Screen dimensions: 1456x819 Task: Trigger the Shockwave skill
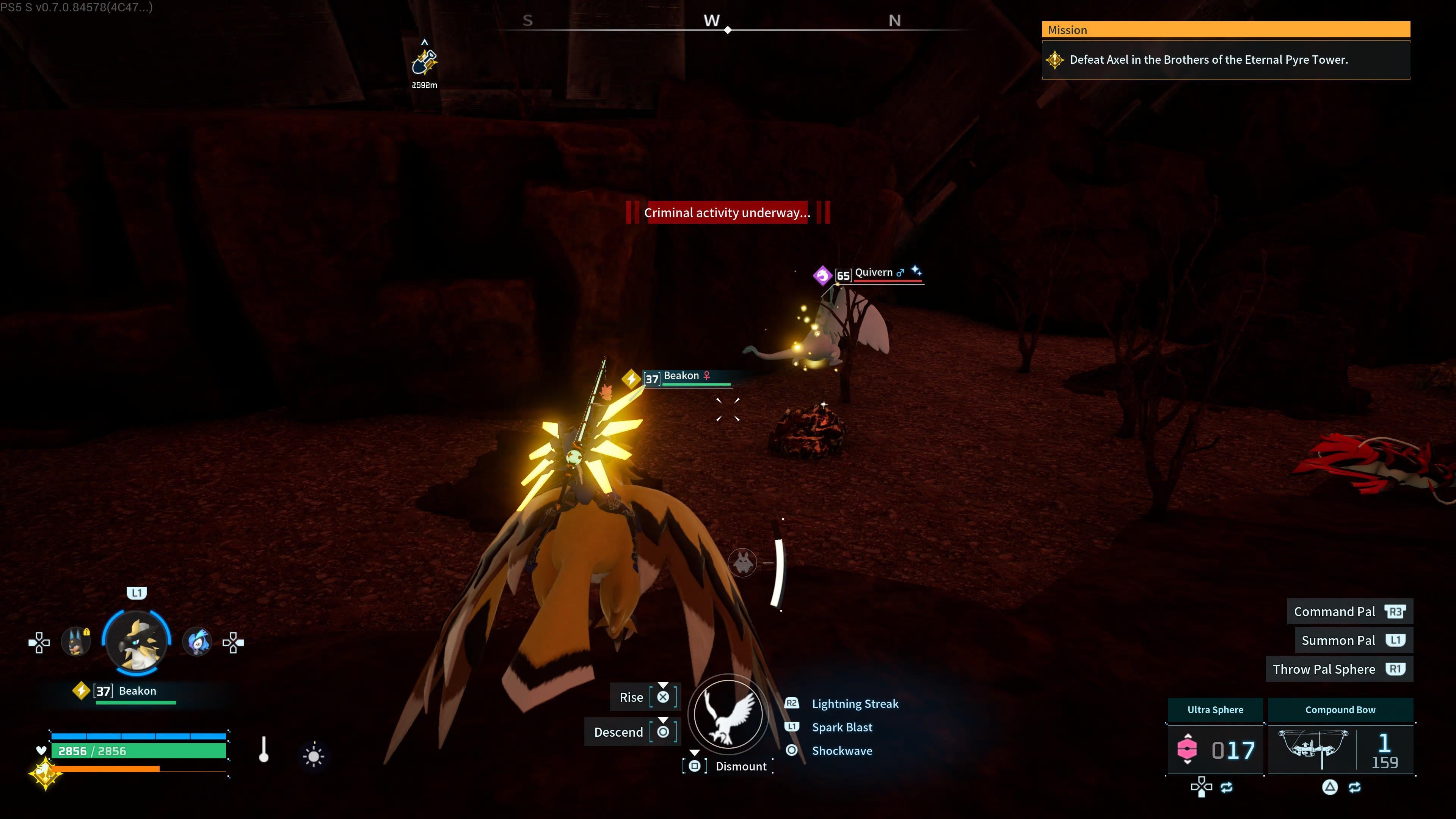(x=842, y=751)
